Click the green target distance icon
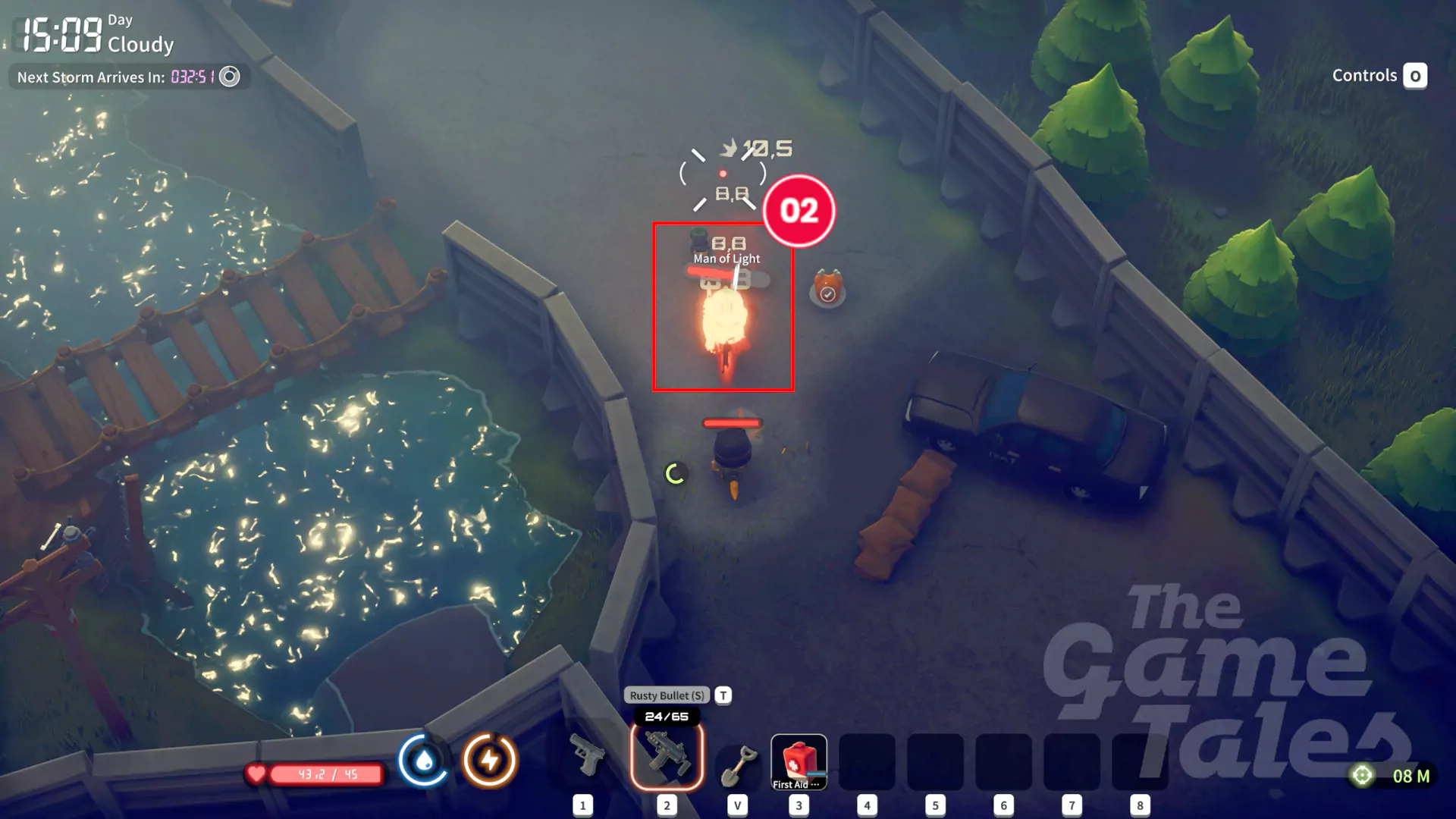The image size is (1456, 819). tap(1362, 775)
